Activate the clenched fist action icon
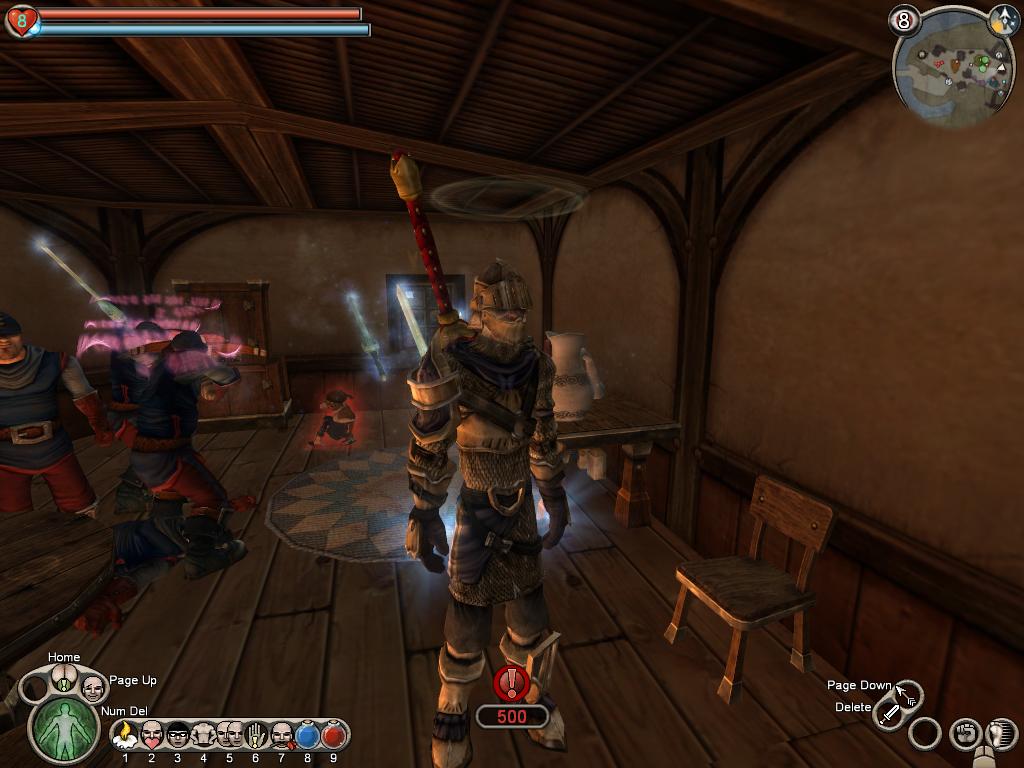This screenshot has width=1024, height=768. tap(964, 734)
